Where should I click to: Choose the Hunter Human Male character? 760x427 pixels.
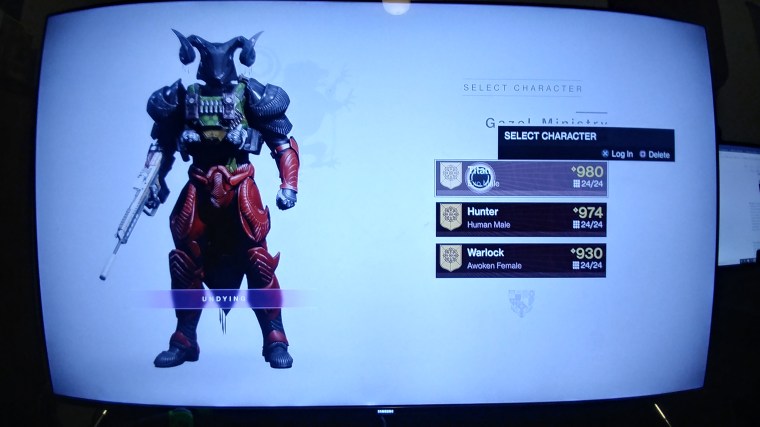pyautogui.click(x=521, y=218)
